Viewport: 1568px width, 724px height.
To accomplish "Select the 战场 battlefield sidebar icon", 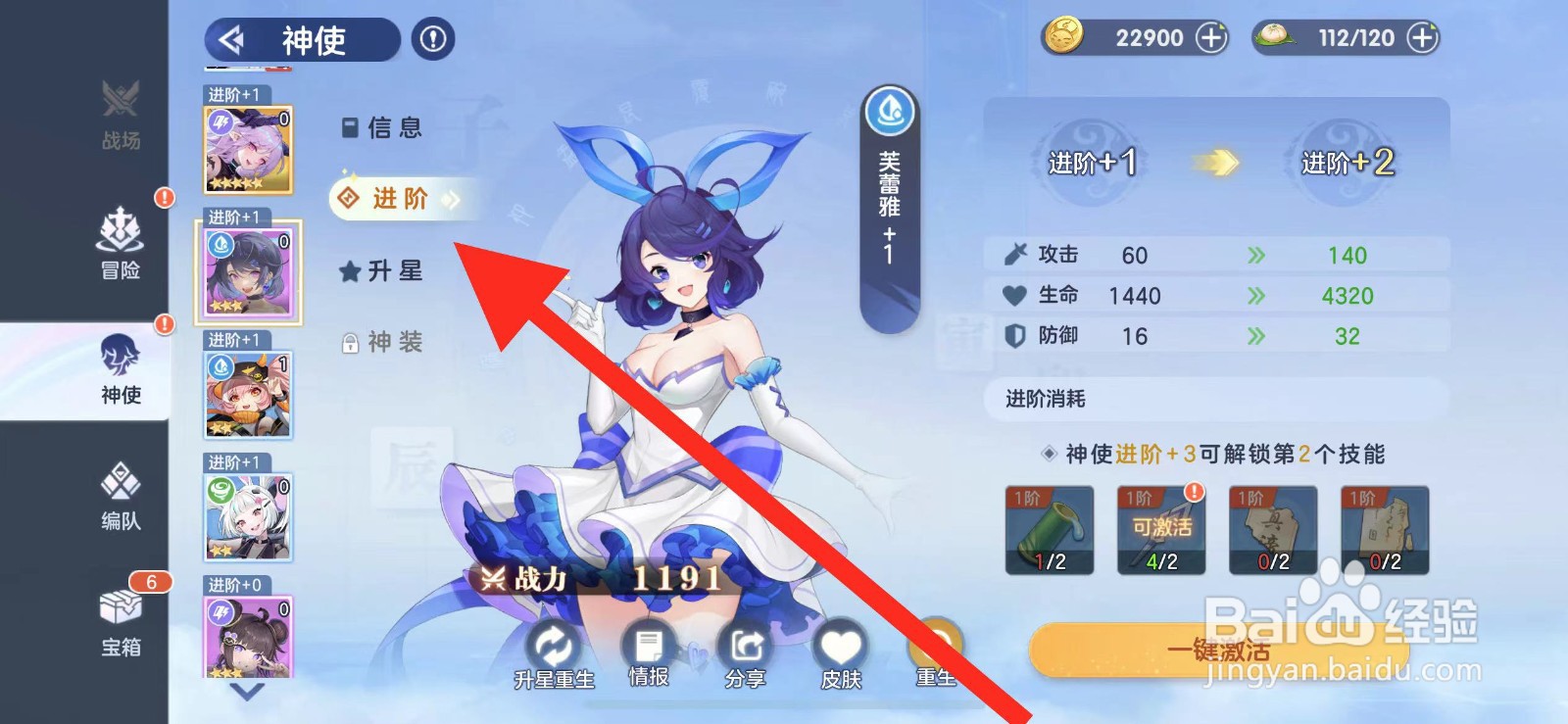I will pos(118,118).
